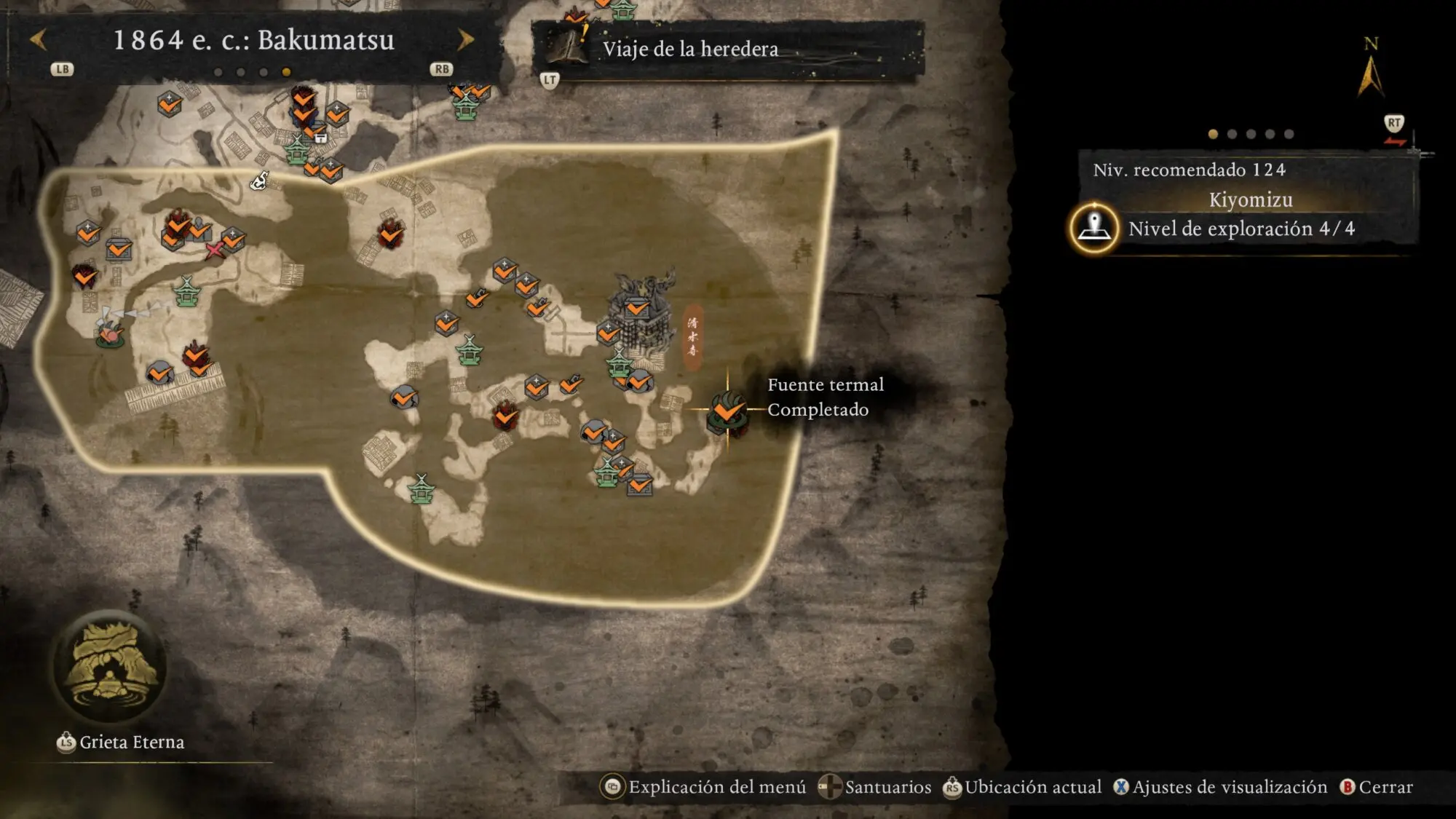This screenshot has width=1456, height=819.
Task: Show the Santuarios list
Action: point(874,787)
